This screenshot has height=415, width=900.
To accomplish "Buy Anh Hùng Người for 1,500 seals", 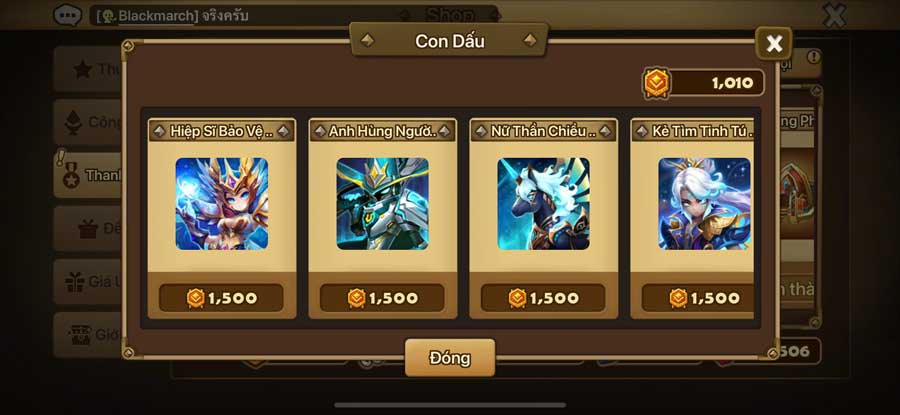I will (382, 298).
